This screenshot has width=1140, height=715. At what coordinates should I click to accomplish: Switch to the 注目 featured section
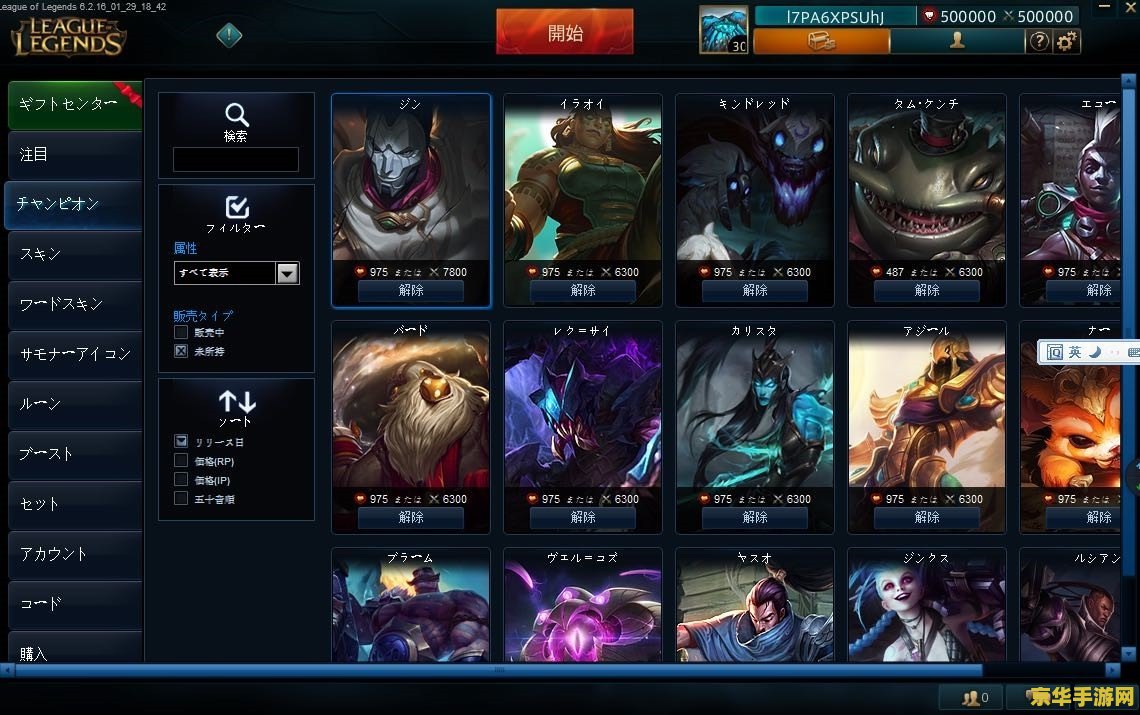(74, 154)
